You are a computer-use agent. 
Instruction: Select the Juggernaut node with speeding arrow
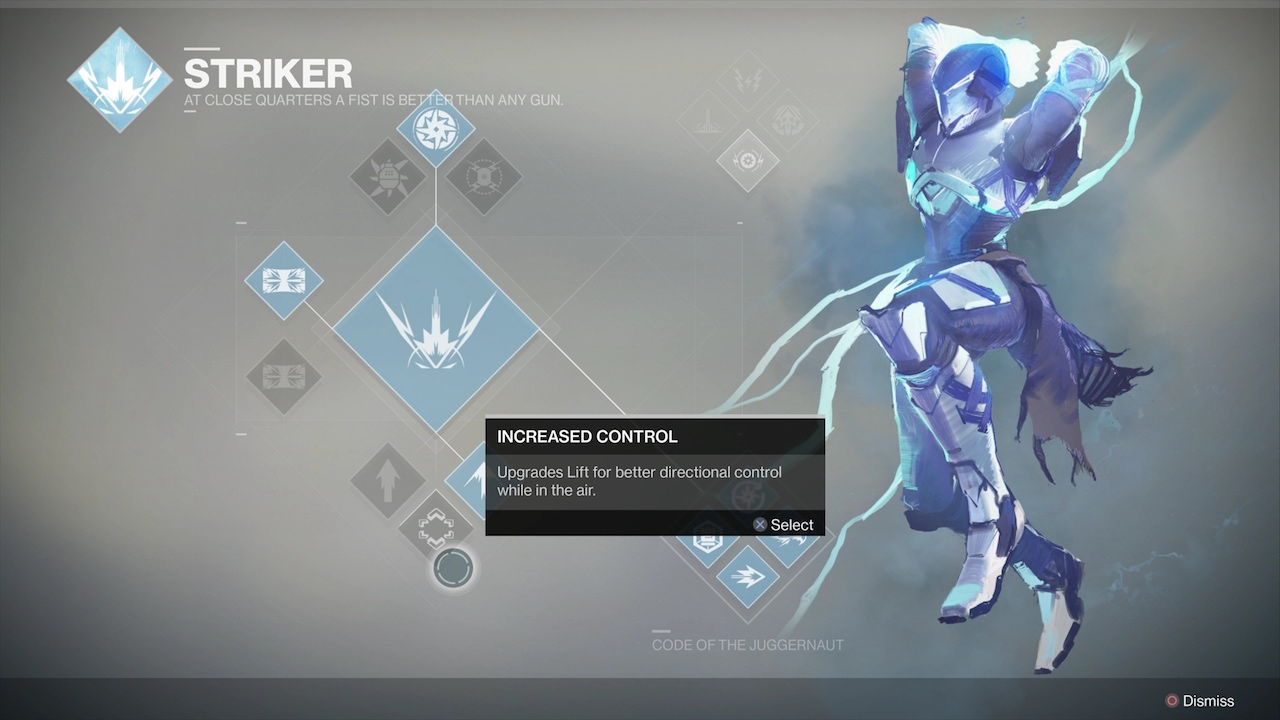pyautogui.click(x=747, y=576)
